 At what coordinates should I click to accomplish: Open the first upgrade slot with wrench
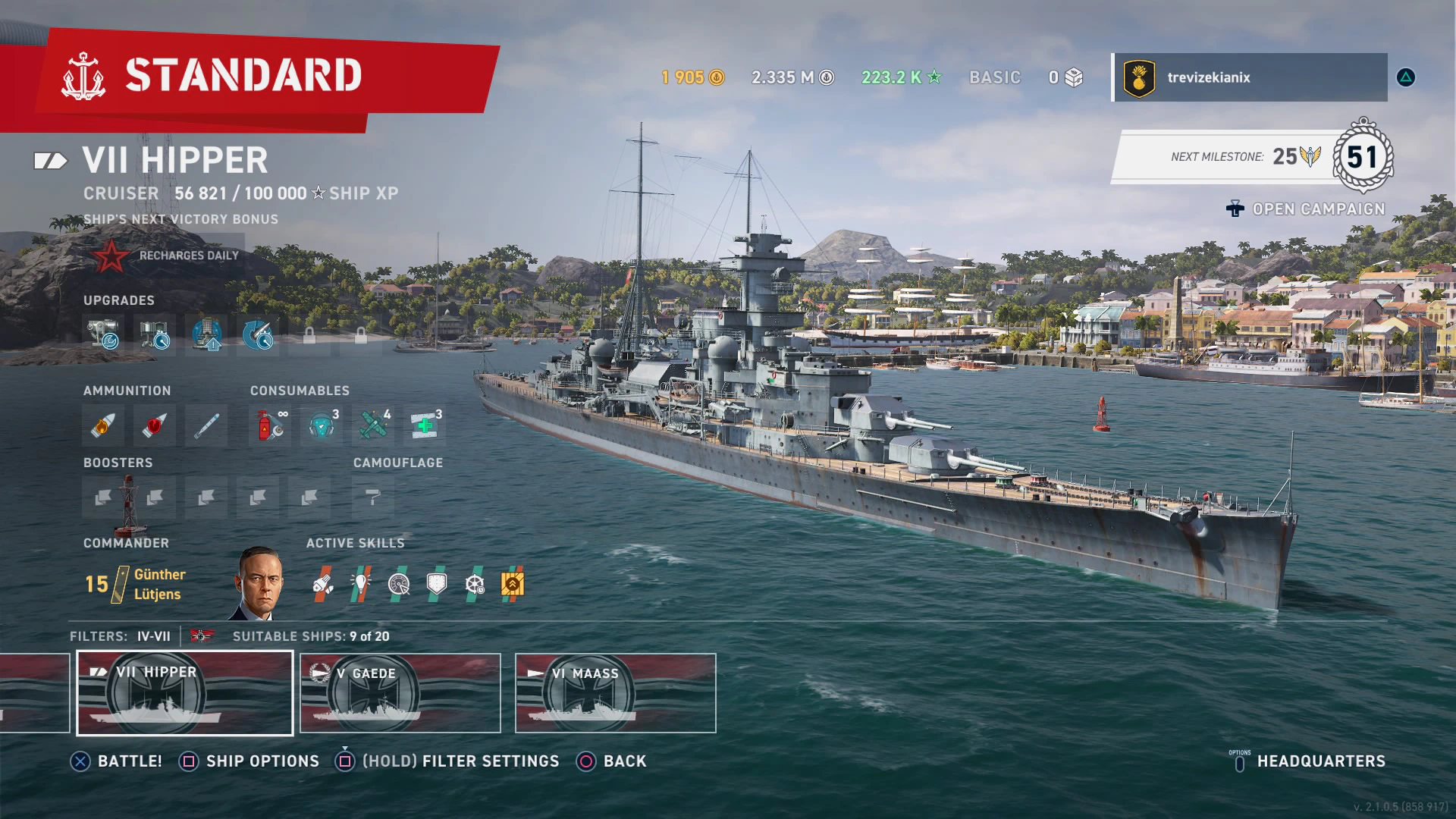point(102,334)
